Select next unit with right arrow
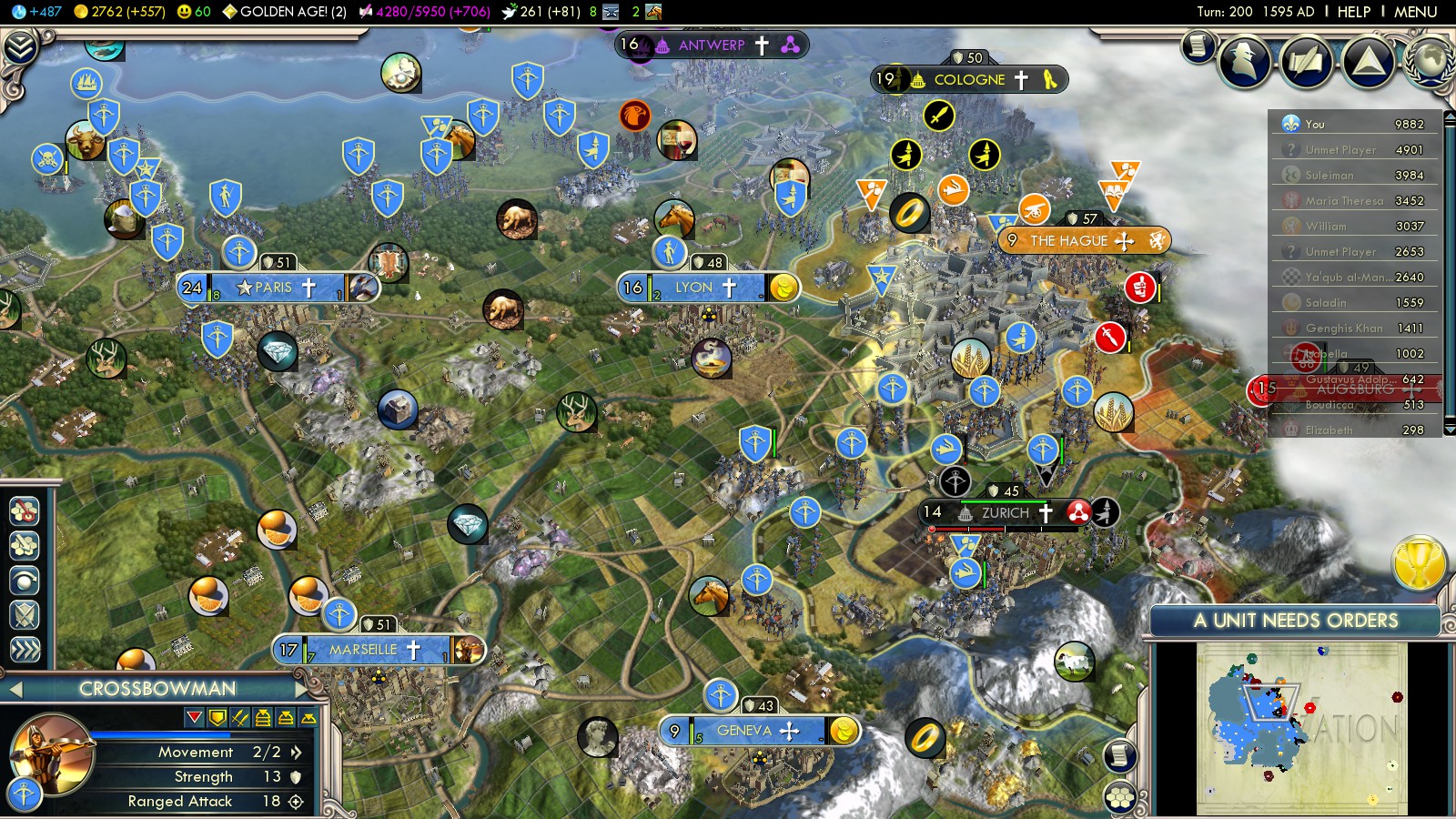Viewport: 1456px width, 819px height. [x=303, y=689]
